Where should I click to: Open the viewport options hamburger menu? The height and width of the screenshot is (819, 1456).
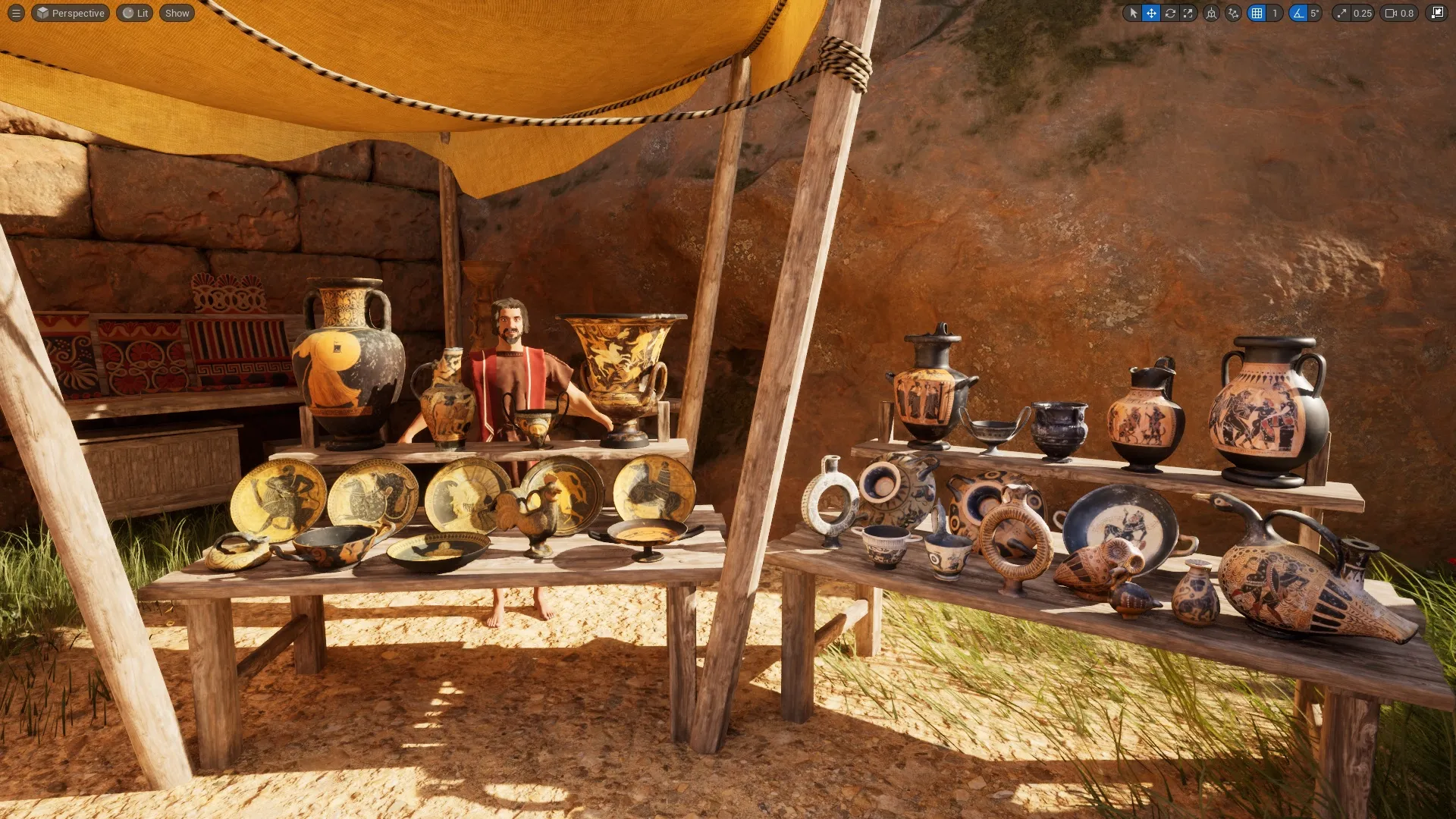click(x=15, y=13)
